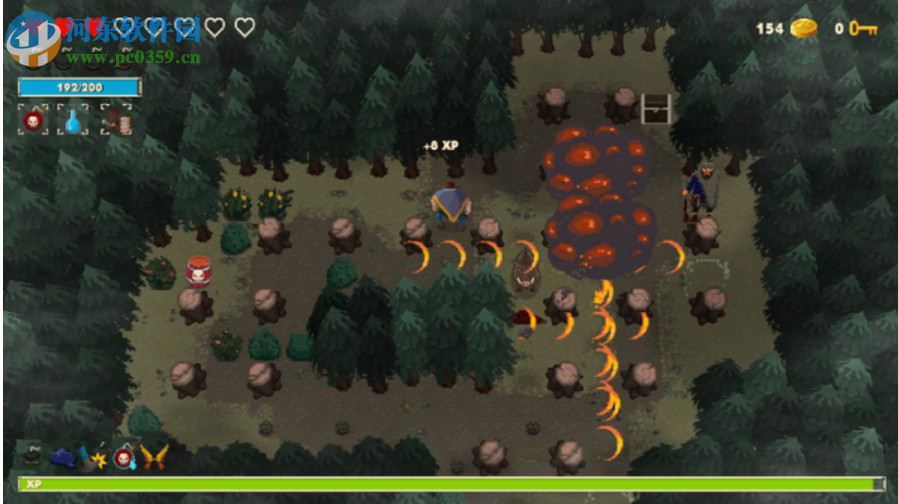This screenshot has height=504, width=898.
Task: Use the blue potion slot
Action: pyautogui.click(x=74, y=120)
